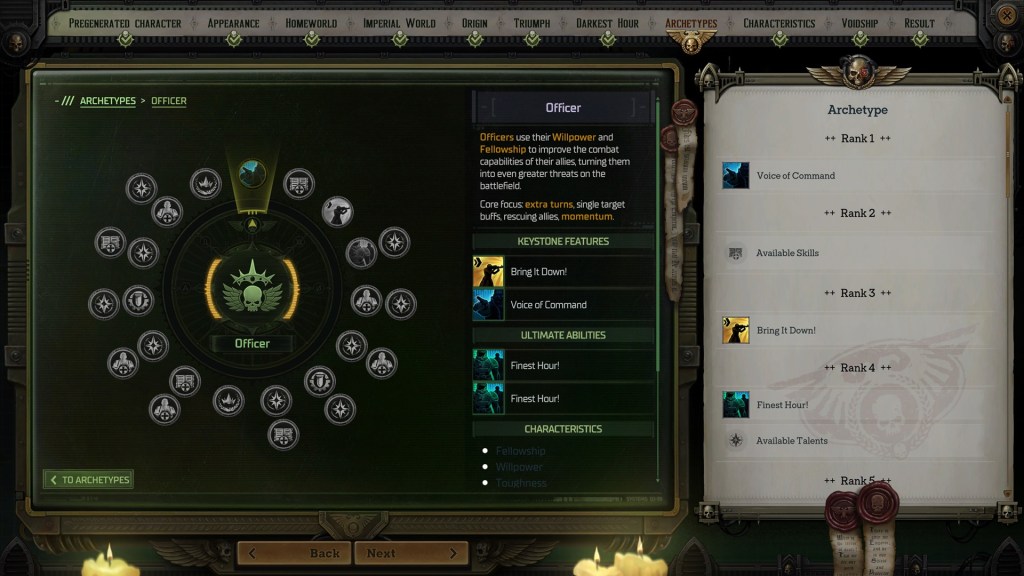The height and width of the screenshot is (576, 1024).
Task: Select Bring It Down! keystone feature
Action: pyautogui.click(x=563, y=272)
